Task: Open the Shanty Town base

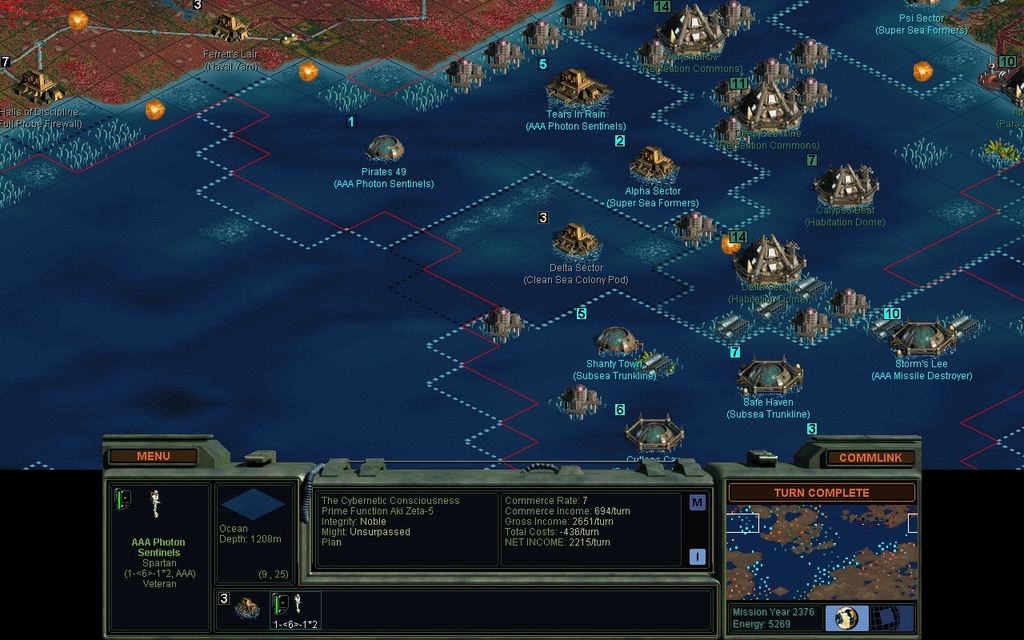Action: click(x=616, y=341)
